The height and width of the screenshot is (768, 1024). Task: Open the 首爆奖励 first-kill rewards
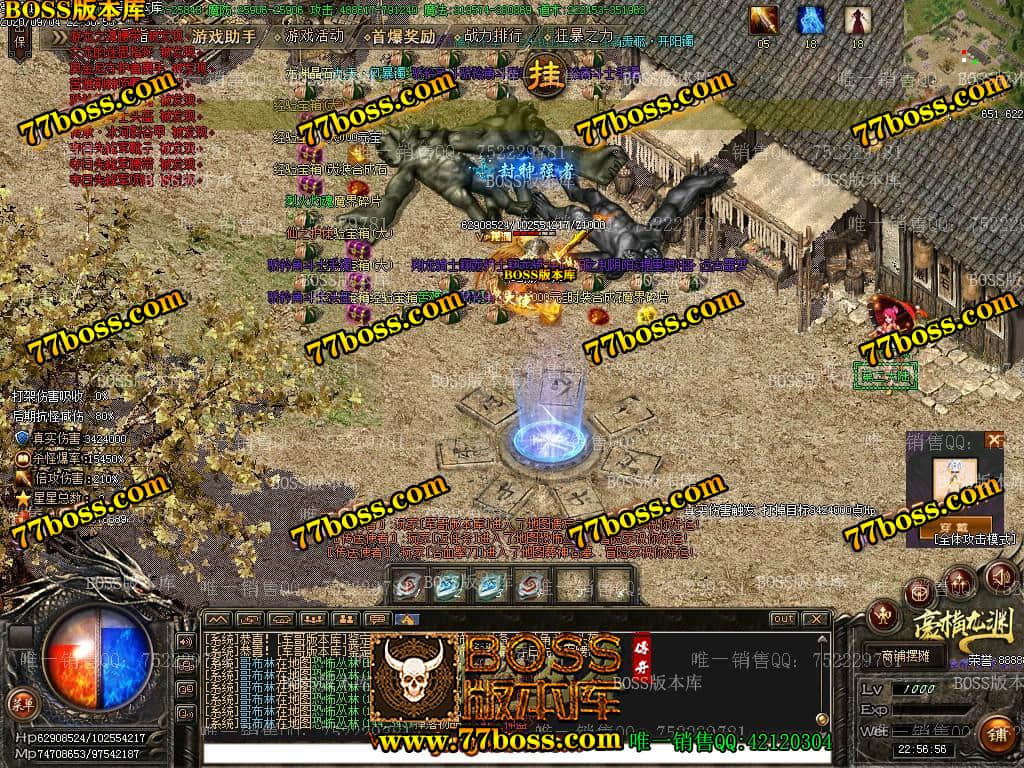coord(402,37)
